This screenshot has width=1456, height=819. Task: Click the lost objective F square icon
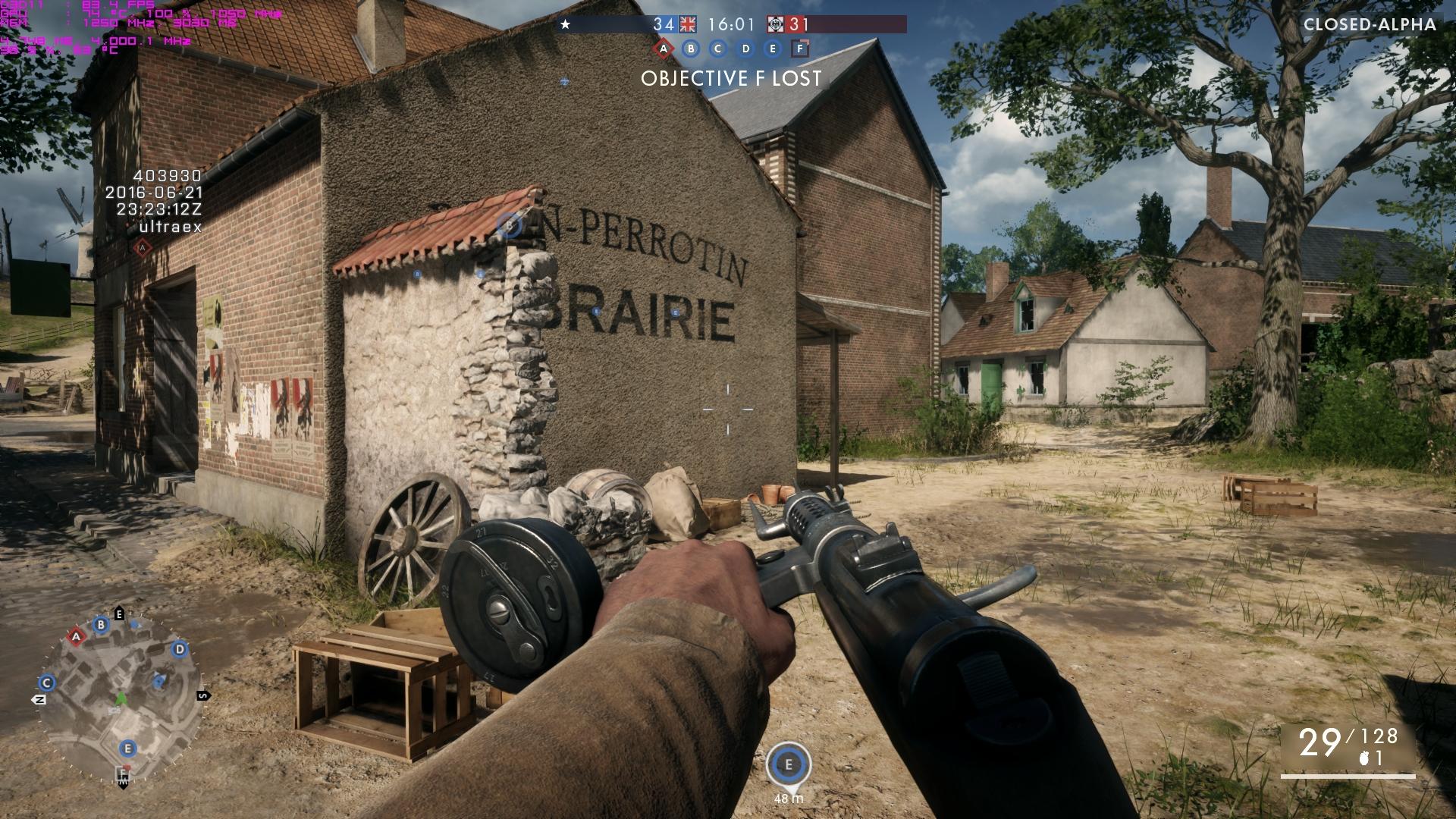coord(799,49)
